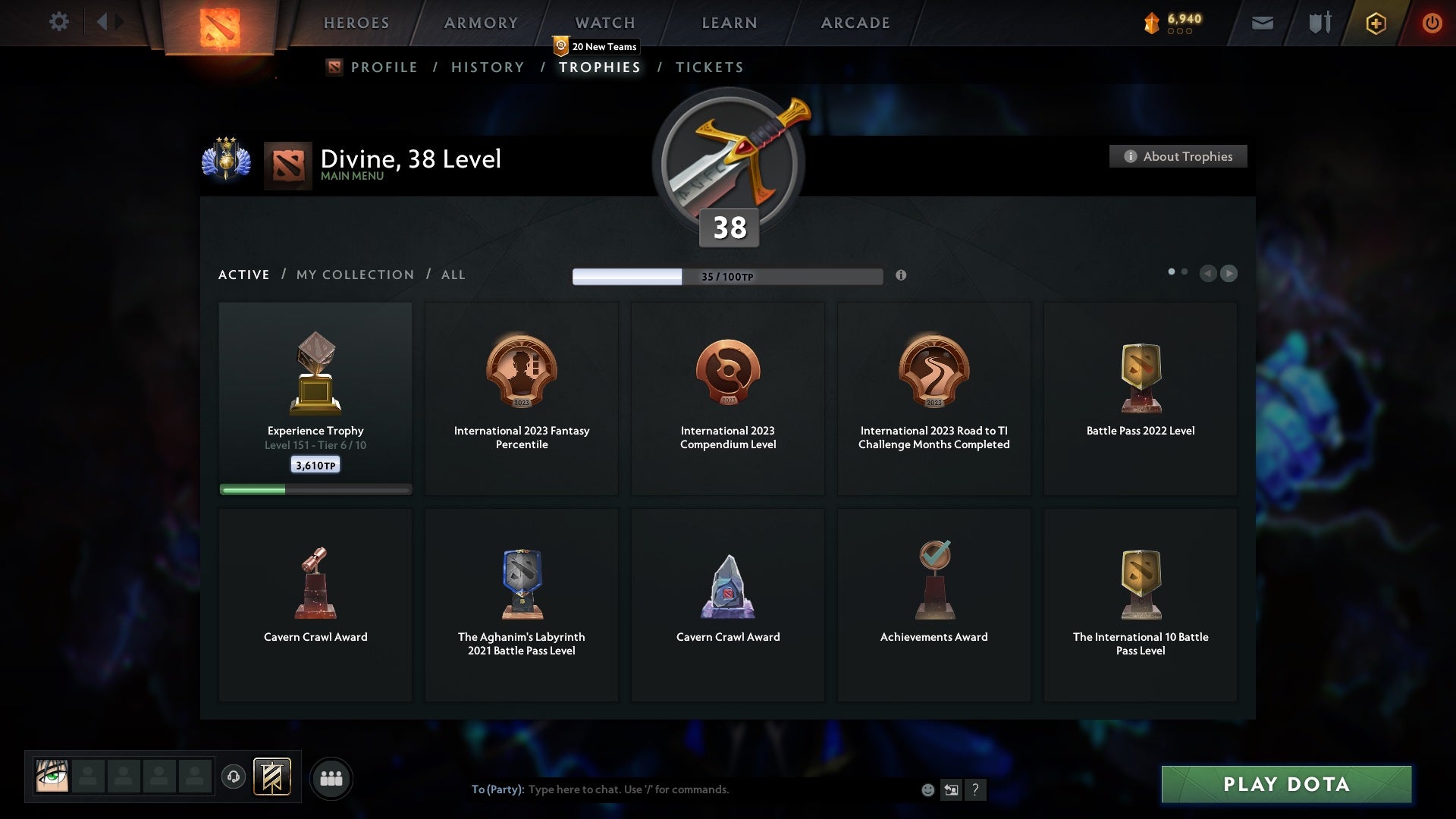Click the power button to exit

coord(1432,23)
